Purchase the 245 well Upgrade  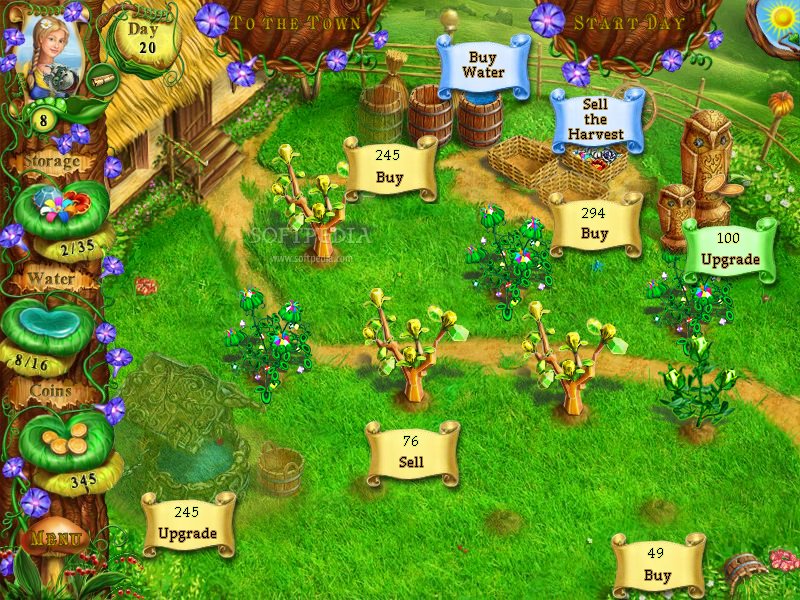point(187,524)
